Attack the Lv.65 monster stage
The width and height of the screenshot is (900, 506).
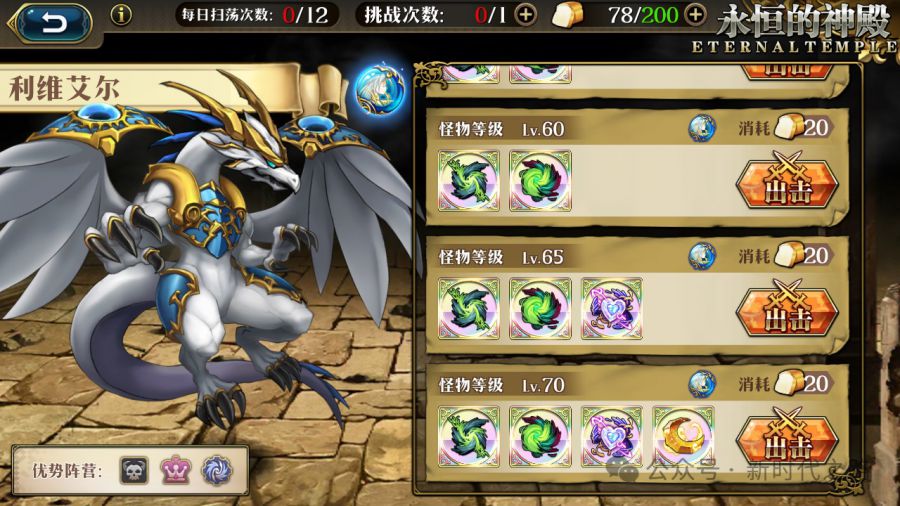pos(786,310)
